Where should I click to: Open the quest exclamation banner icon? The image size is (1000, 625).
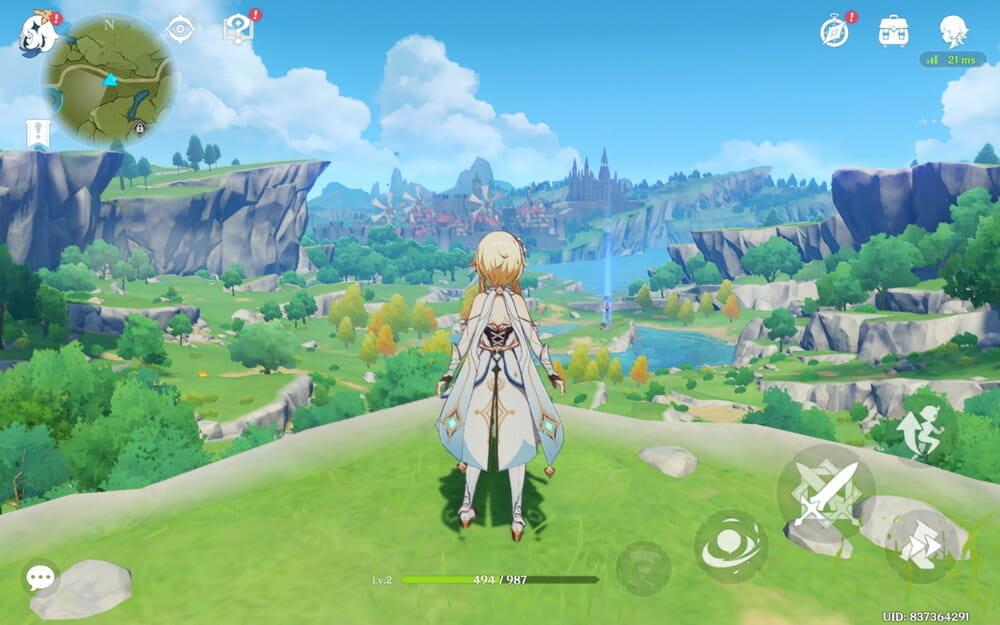(38, 133)
